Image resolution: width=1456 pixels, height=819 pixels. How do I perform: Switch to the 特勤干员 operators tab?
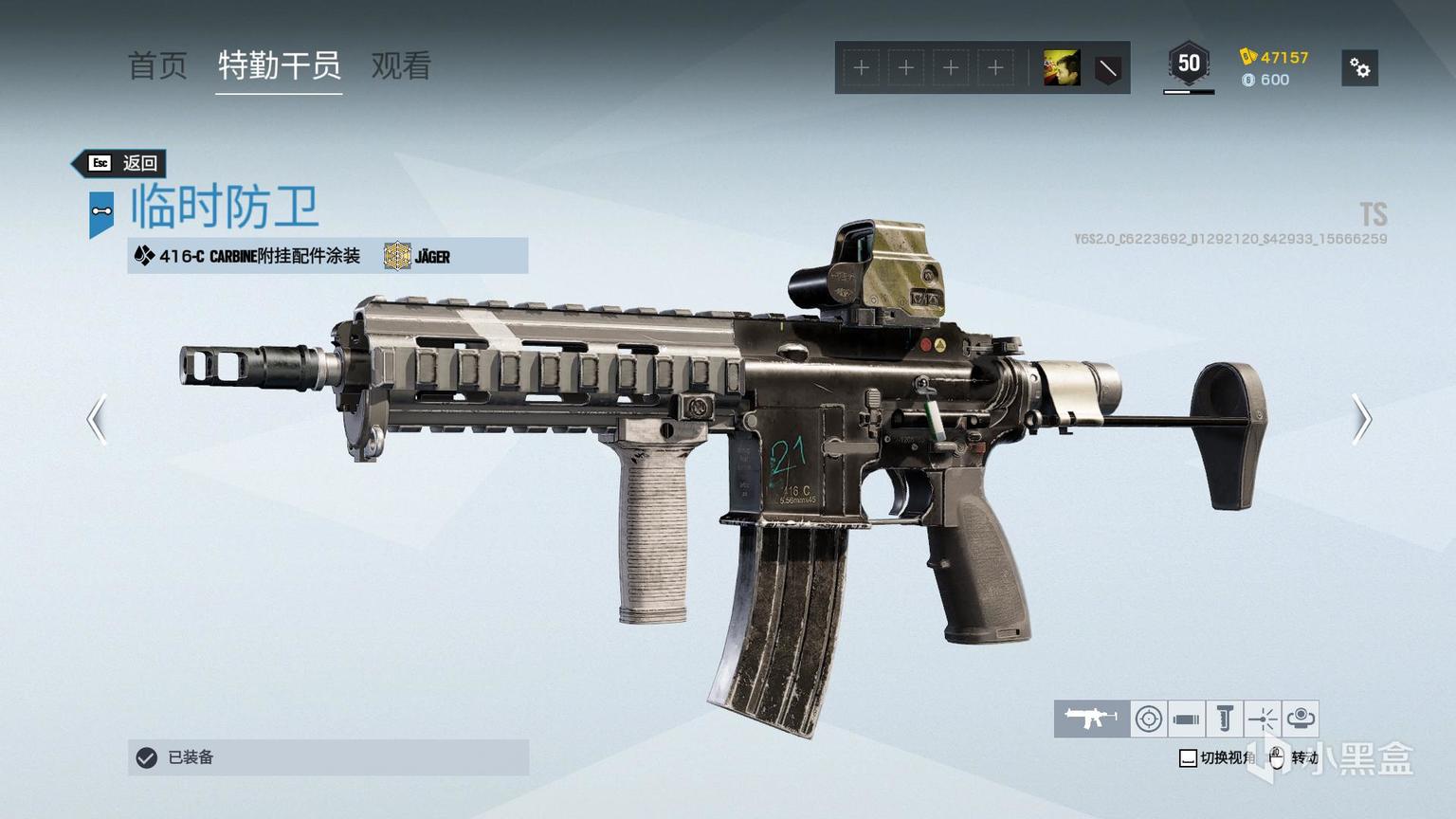point(279,65)
